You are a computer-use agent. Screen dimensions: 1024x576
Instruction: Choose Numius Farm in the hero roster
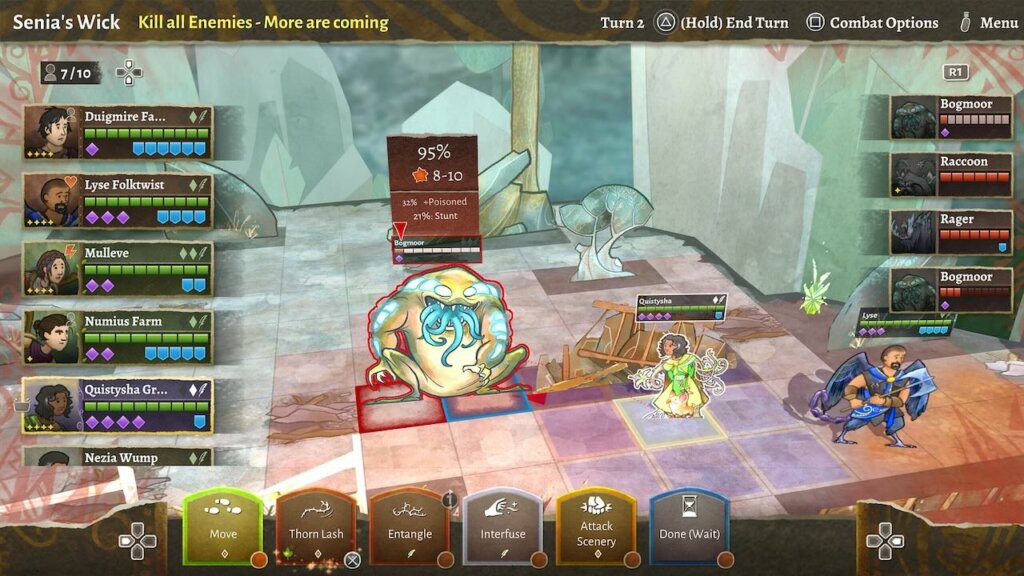coord(118,336)
